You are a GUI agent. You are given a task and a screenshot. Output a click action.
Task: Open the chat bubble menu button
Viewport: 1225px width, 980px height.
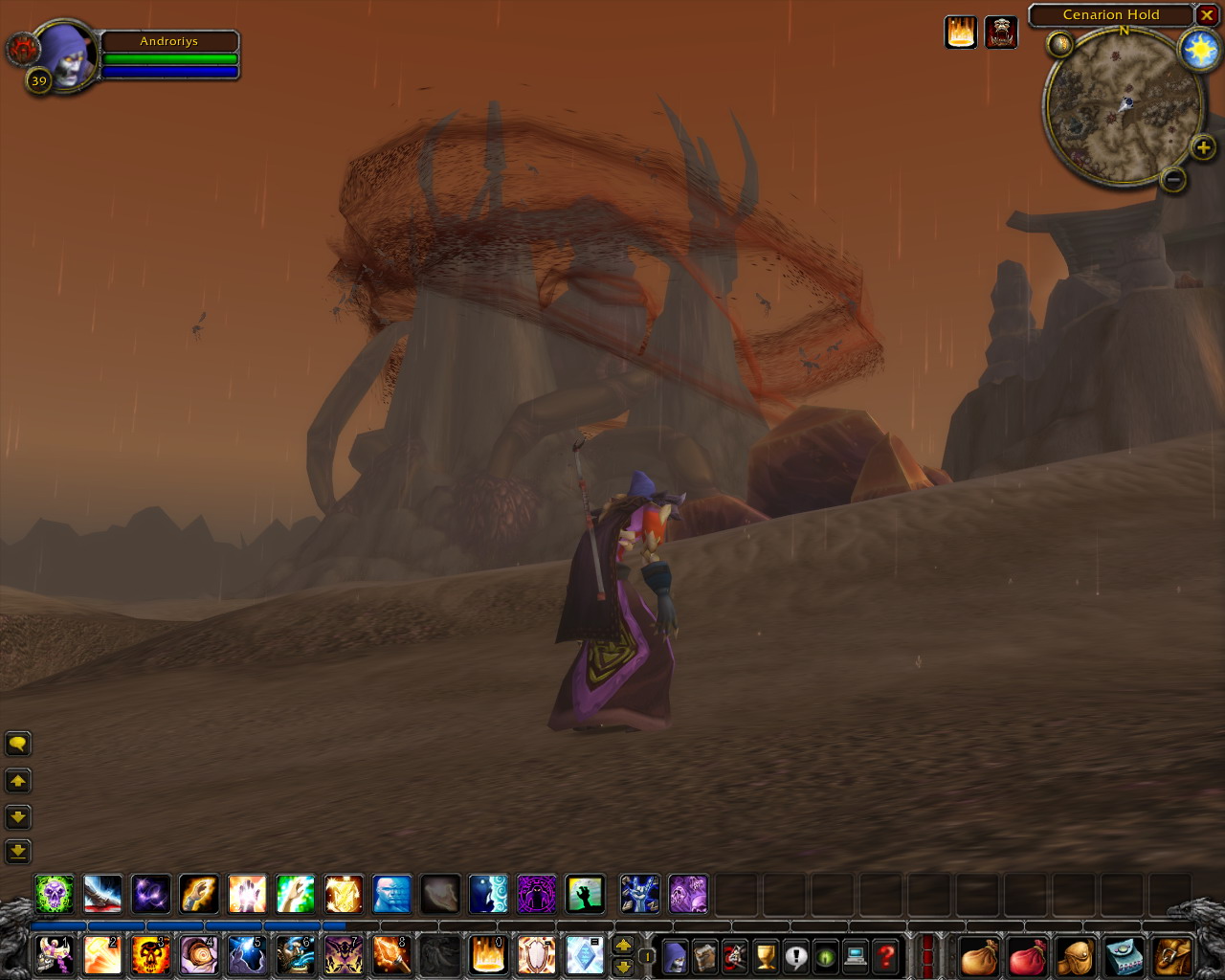[x=17, y=744]
